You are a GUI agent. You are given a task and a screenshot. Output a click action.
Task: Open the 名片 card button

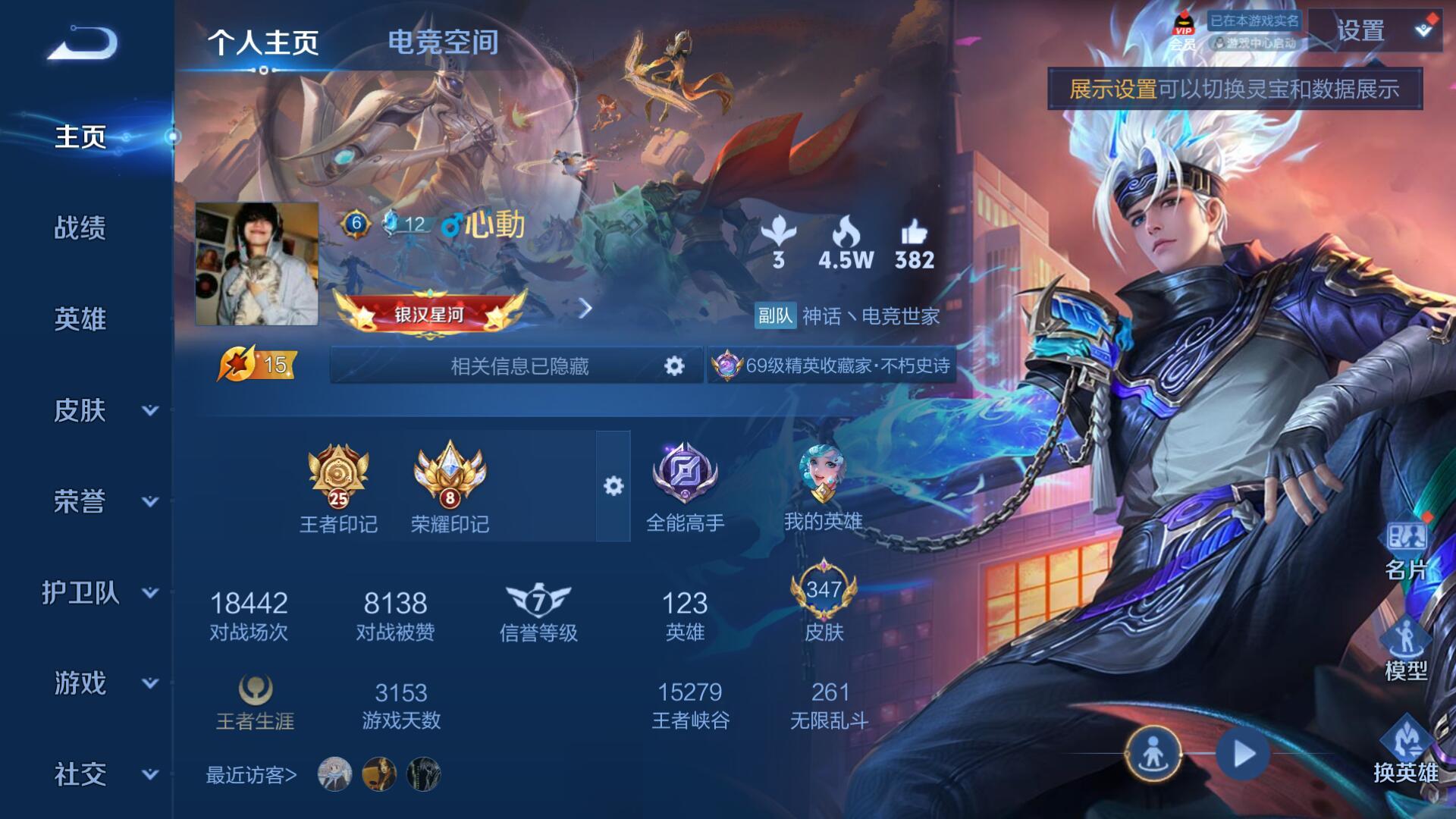[1406, 550]
